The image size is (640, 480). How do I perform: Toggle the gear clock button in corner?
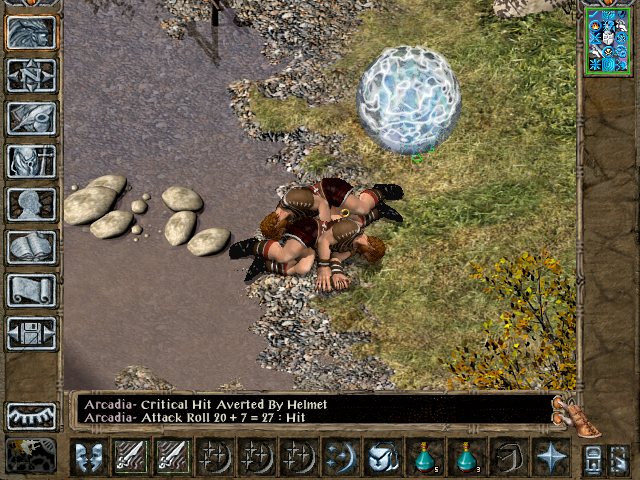coord(32,456)
